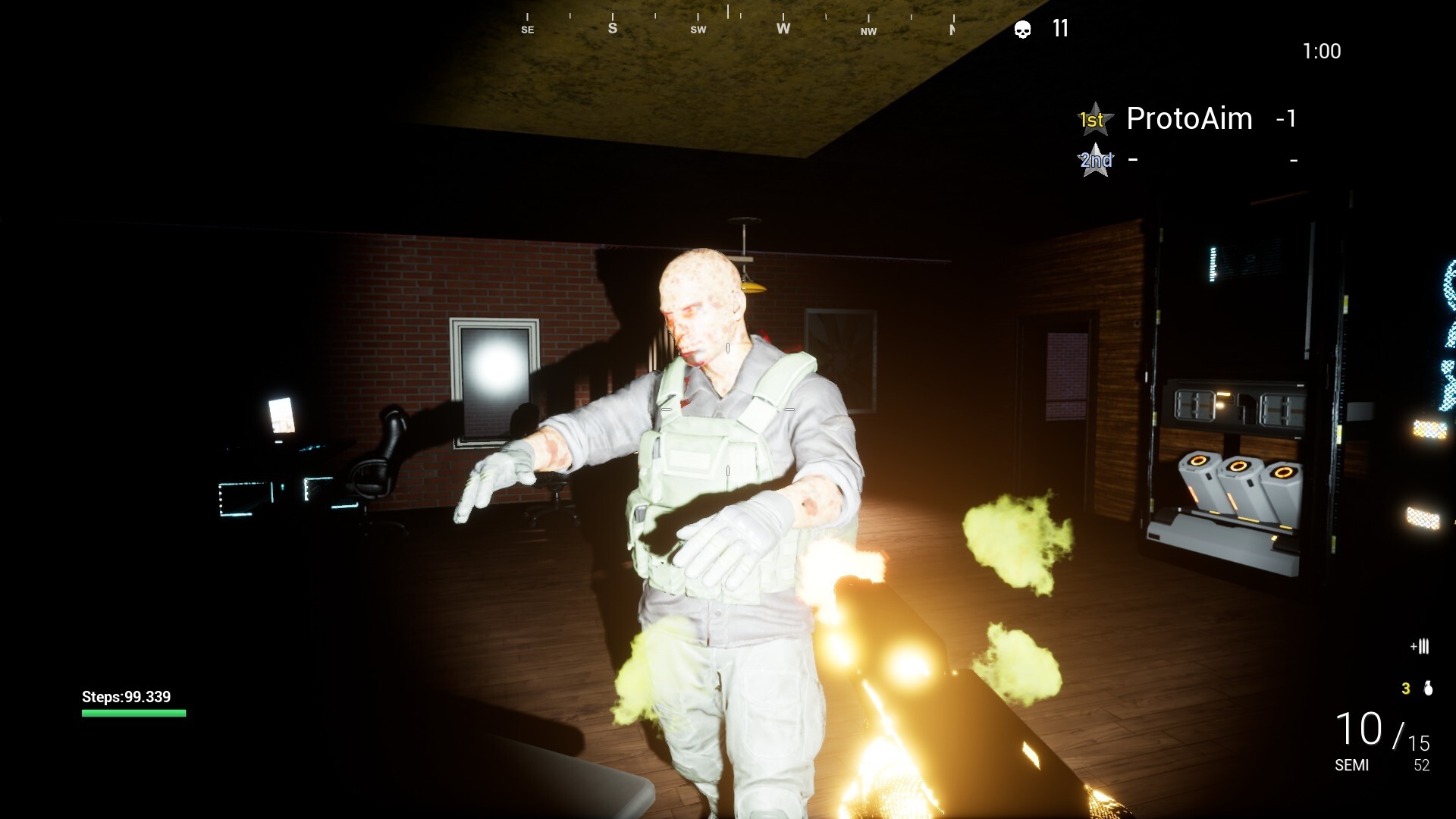
Task: Click the ammo counter showing 10/15
Action: coord(1377,730)
